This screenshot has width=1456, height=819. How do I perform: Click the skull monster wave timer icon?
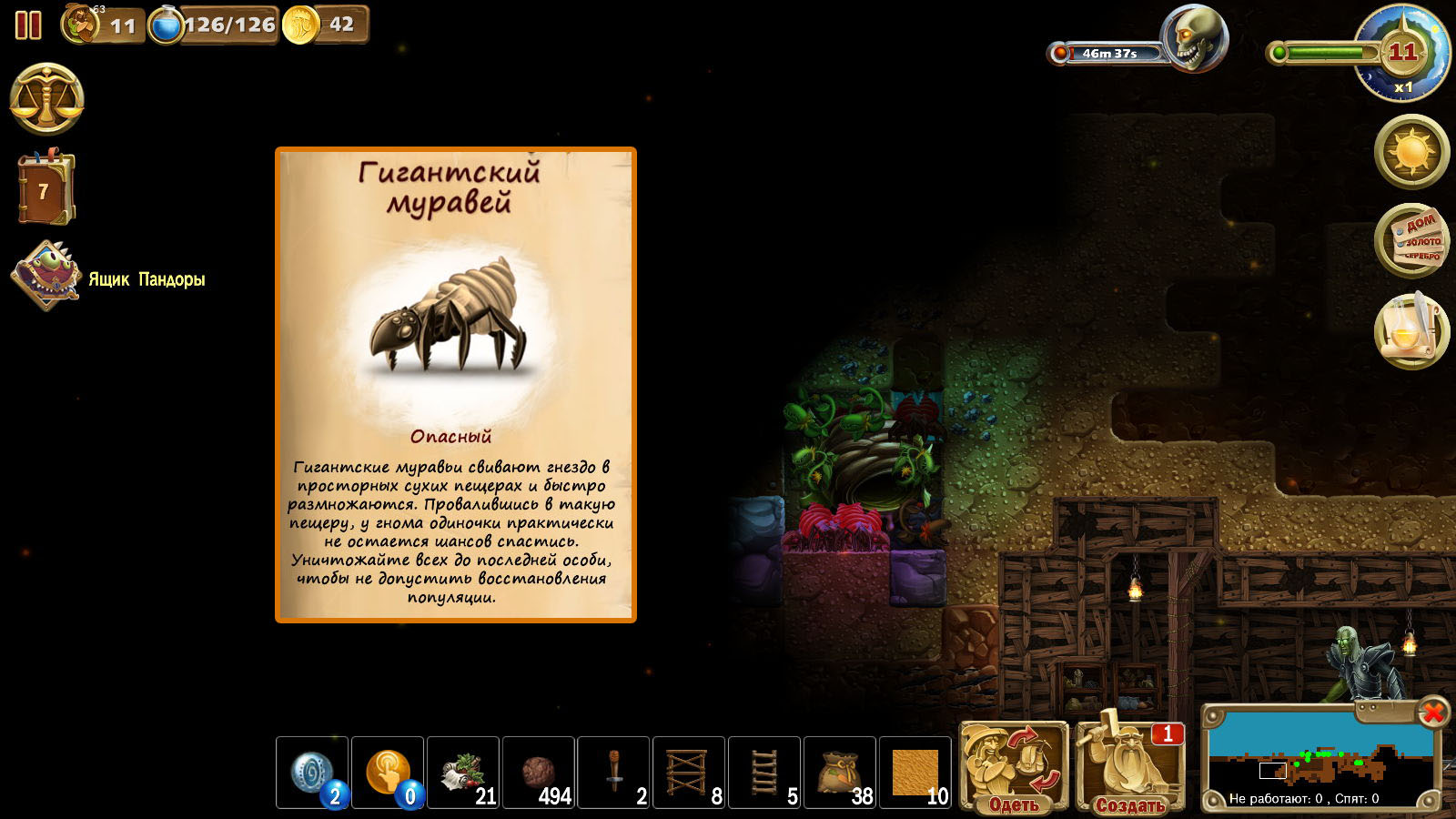point(1195,39)
